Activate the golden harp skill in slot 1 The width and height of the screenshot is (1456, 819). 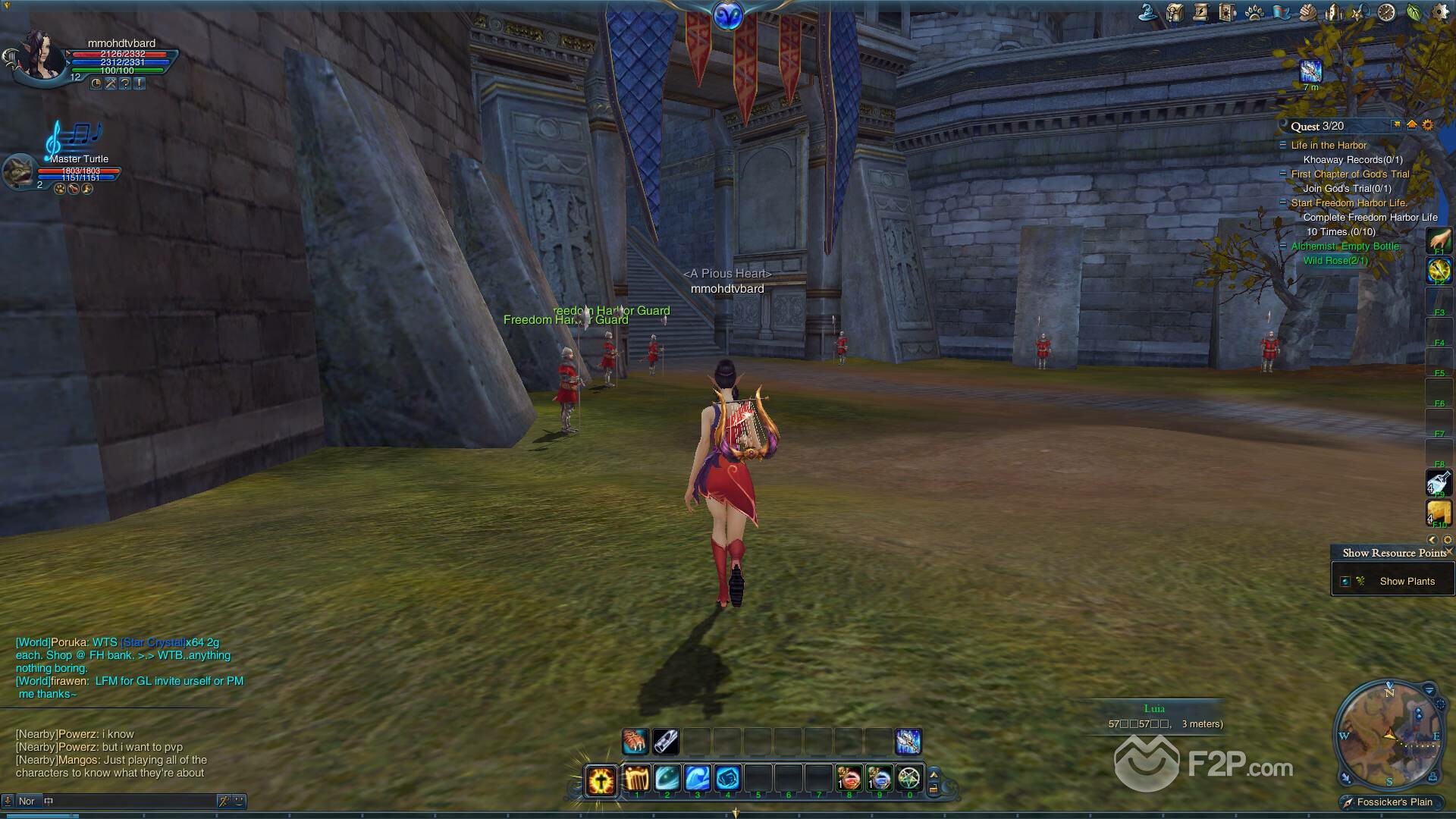click(x=637, y=779)
